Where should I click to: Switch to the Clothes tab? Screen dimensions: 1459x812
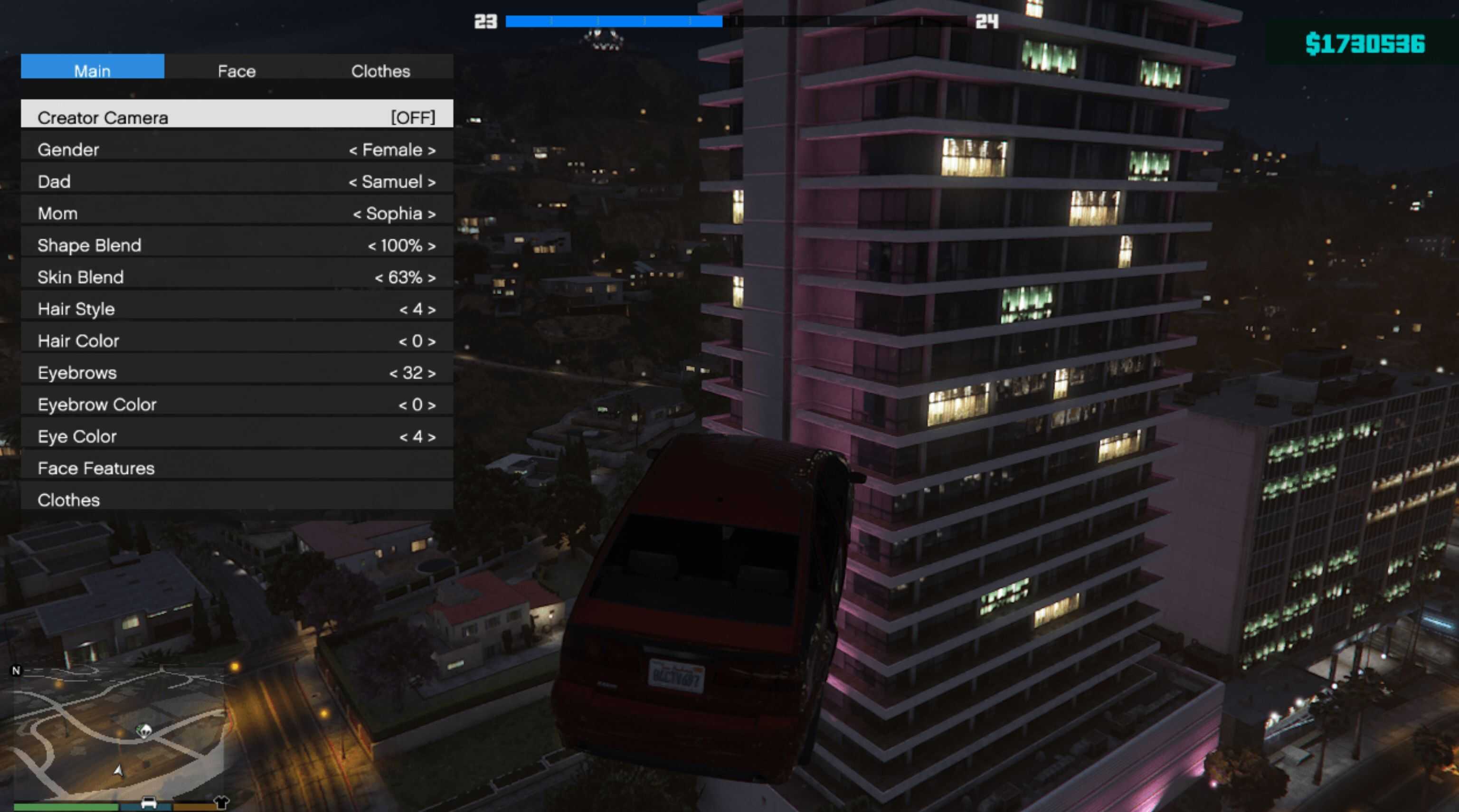coord(380,70)
